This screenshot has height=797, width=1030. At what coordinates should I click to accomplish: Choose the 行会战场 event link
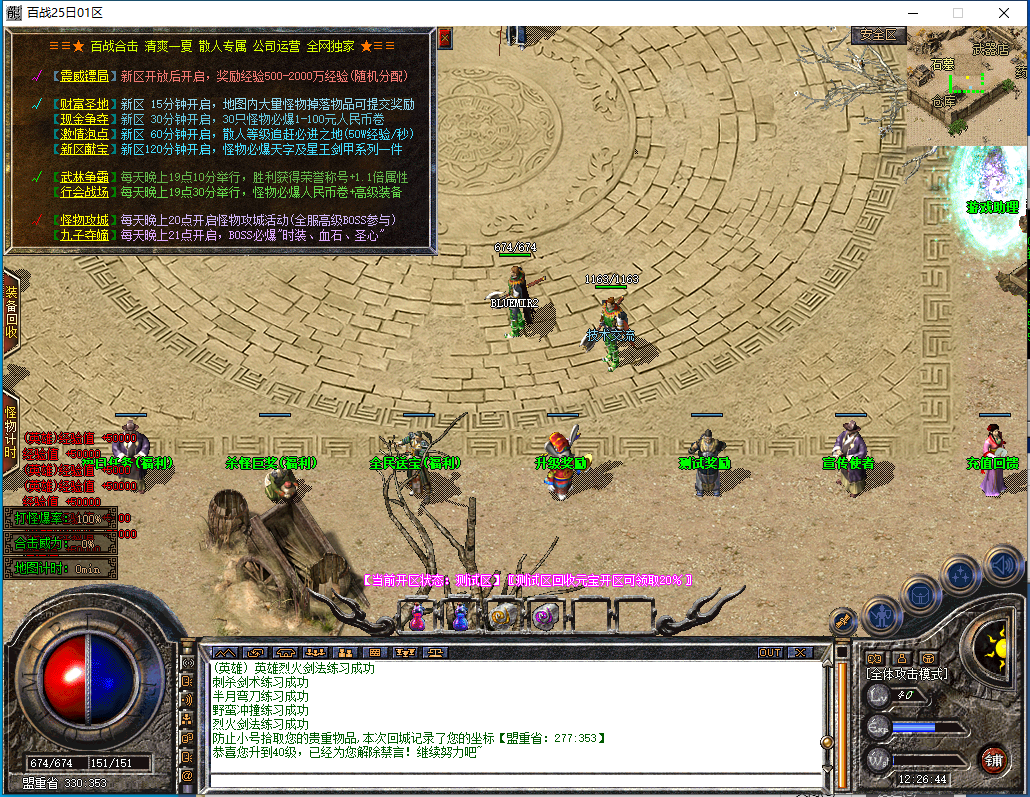pos(83,192)
